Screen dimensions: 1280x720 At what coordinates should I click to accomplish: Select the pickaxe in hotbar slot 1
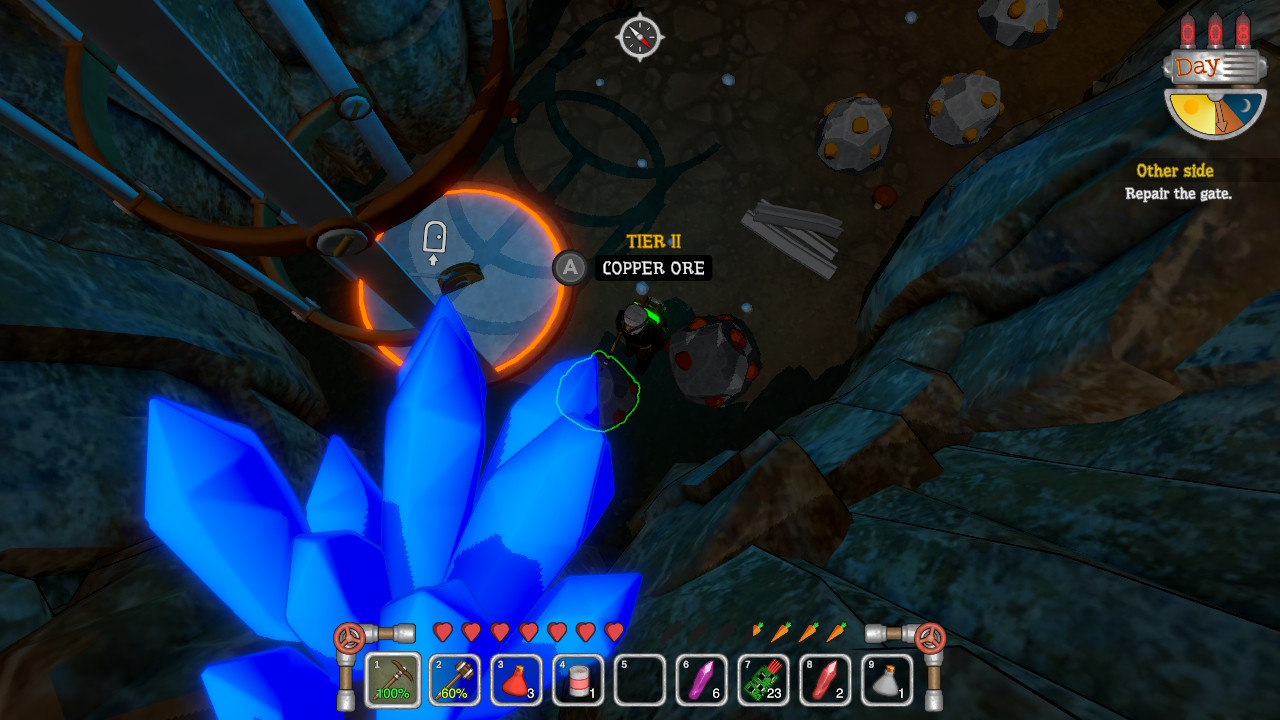392,680
